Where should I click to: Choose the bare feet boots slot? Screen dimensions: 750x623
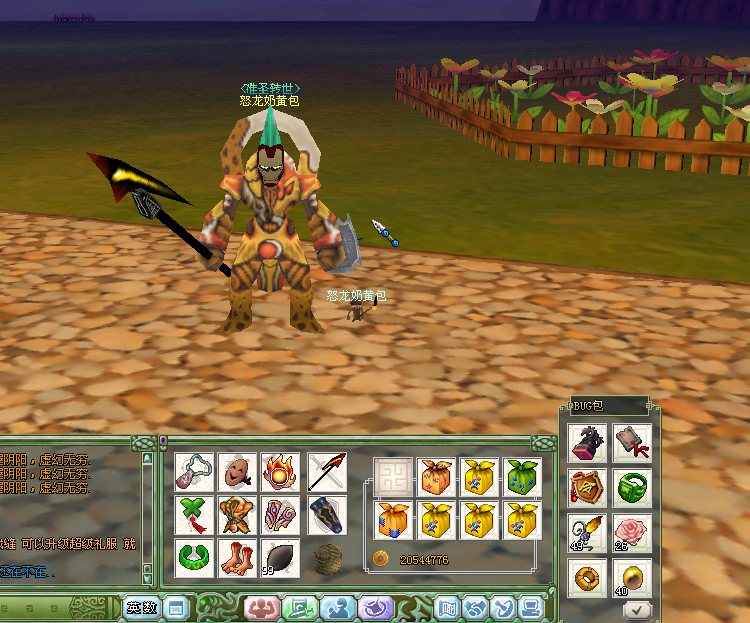(x=237, y=557)
